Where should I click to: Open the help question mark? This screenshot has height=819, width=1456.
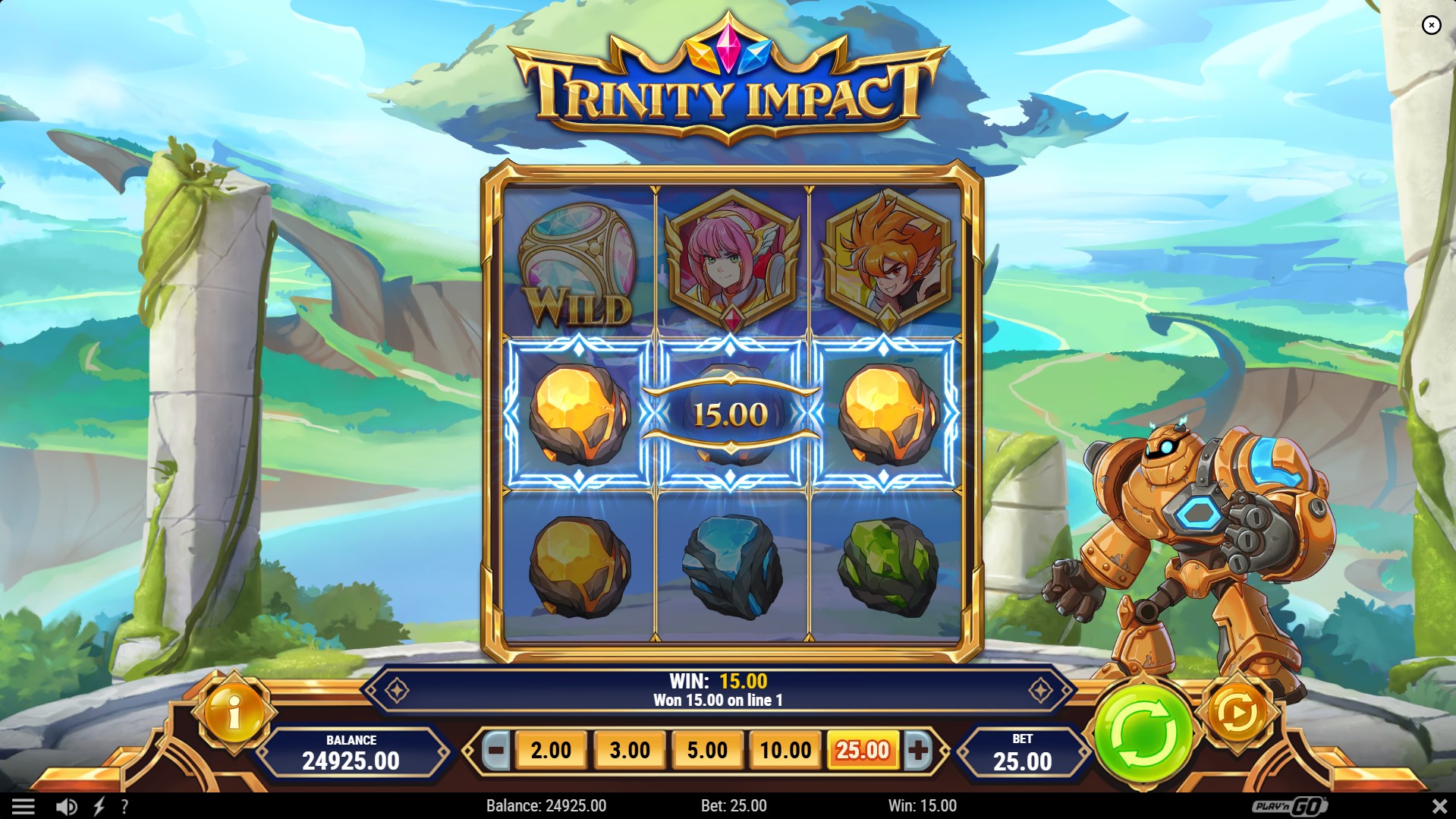point(124,806)
